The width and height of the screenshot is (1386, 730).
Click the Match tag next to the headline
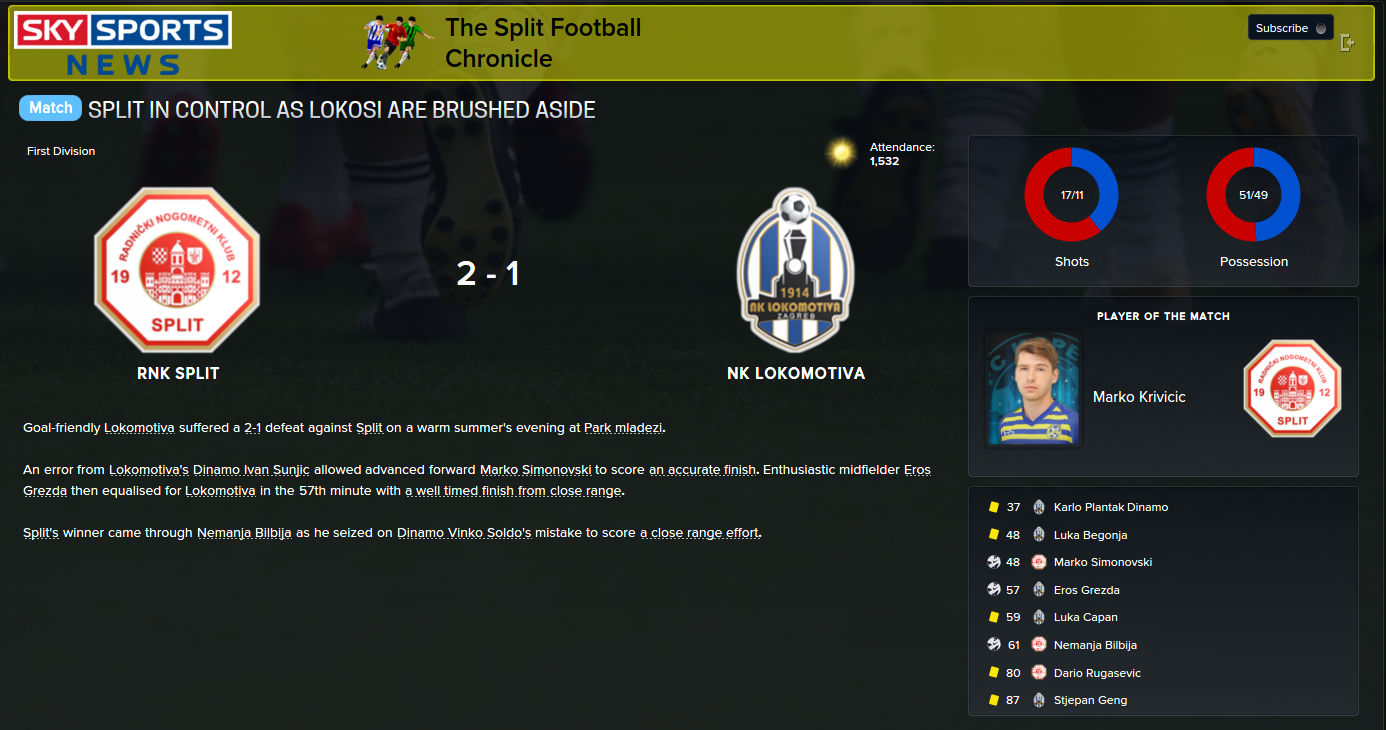50,108
